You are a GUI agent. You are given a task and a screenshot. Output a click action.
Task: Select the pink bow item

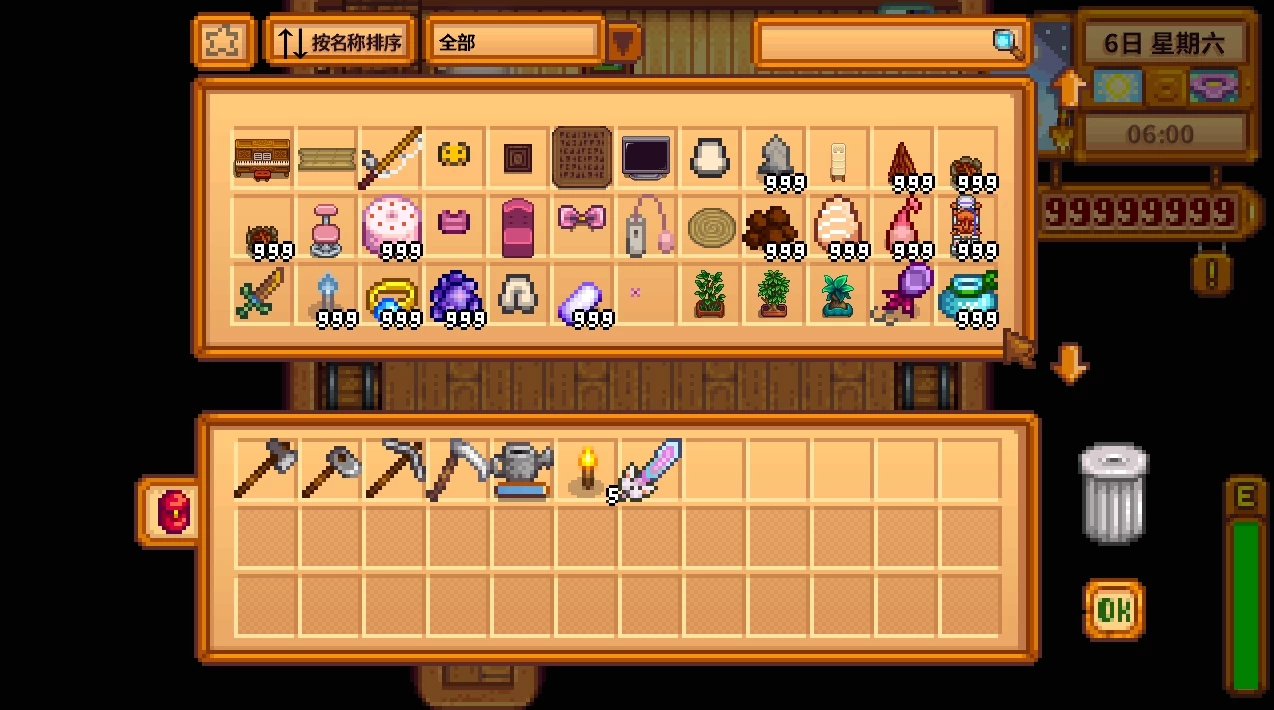coord(582,218)
